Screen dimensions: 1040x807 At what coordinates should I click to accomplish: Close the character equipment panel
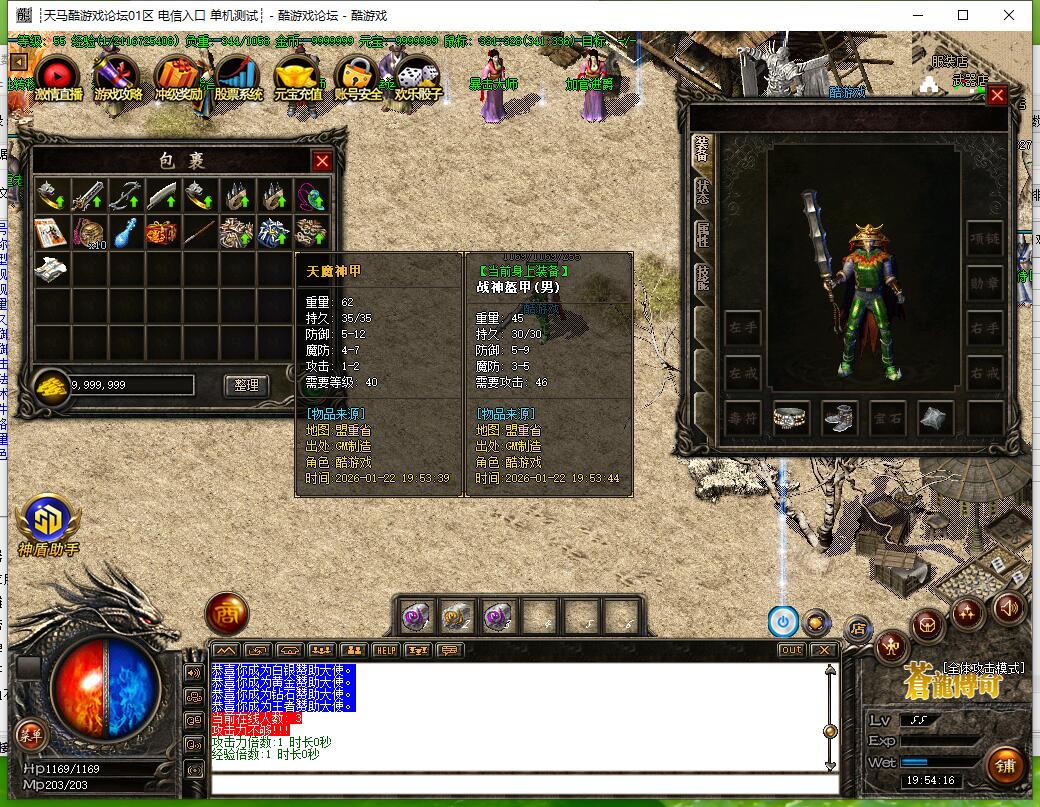tap(997, 96)
